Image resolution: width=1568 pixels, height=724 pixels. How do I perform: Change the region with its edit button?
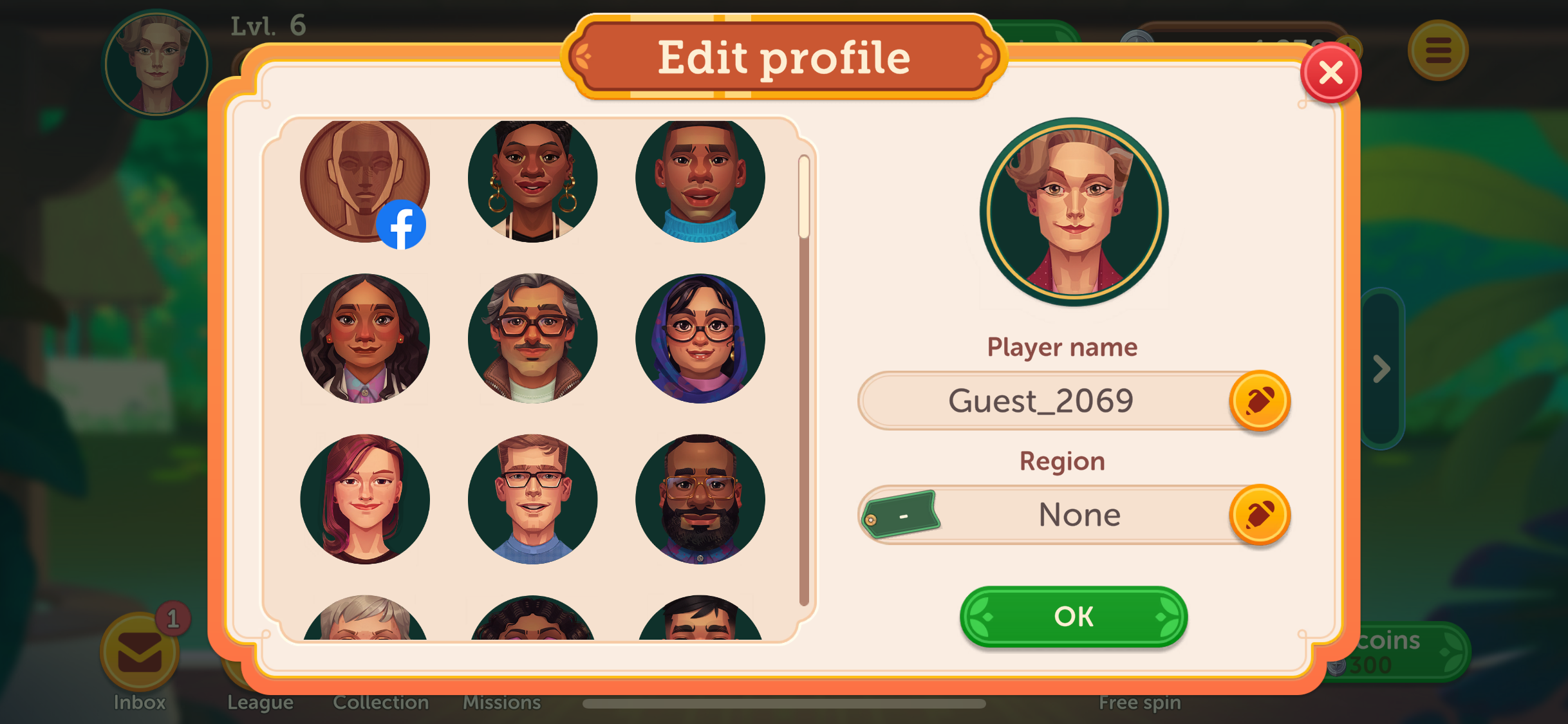pos(1259,515)
